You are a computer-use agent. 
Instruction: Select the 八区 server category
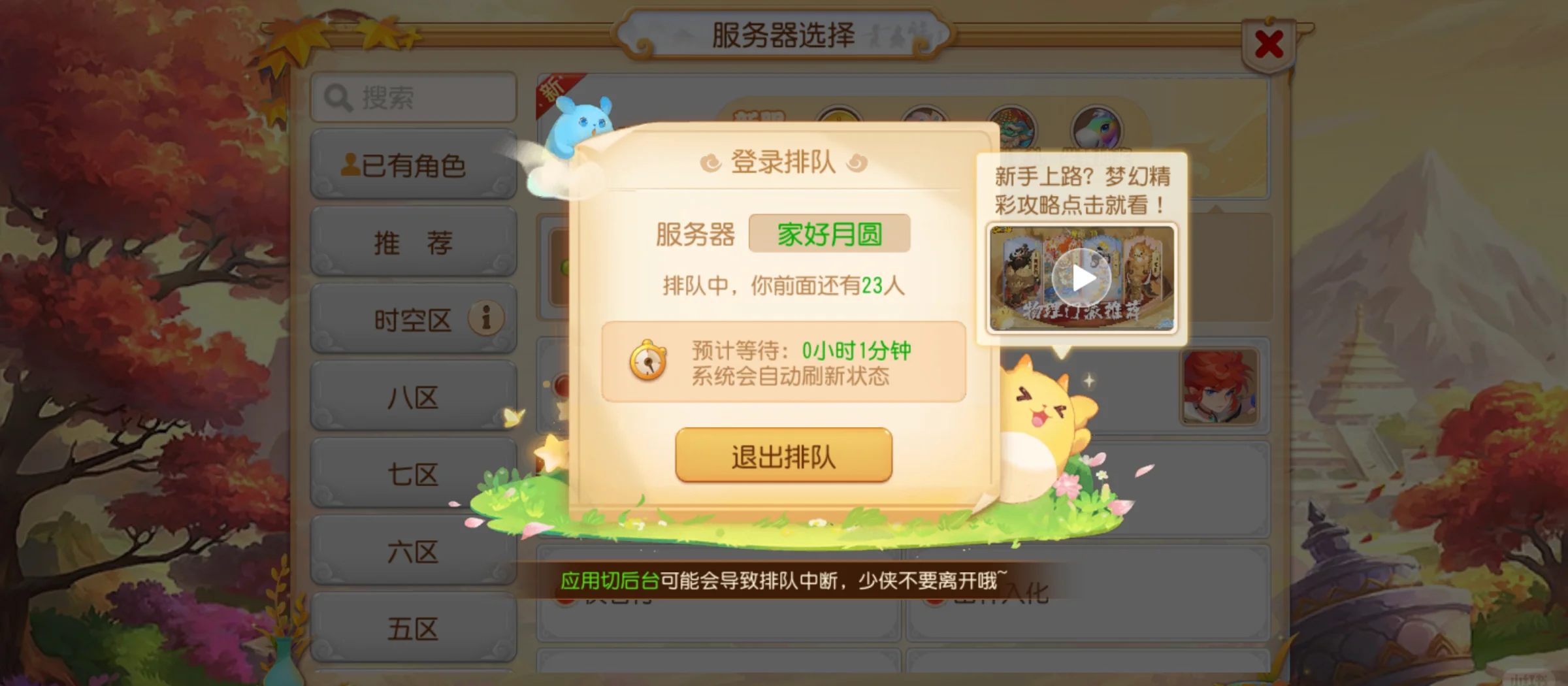click(413, 397)
